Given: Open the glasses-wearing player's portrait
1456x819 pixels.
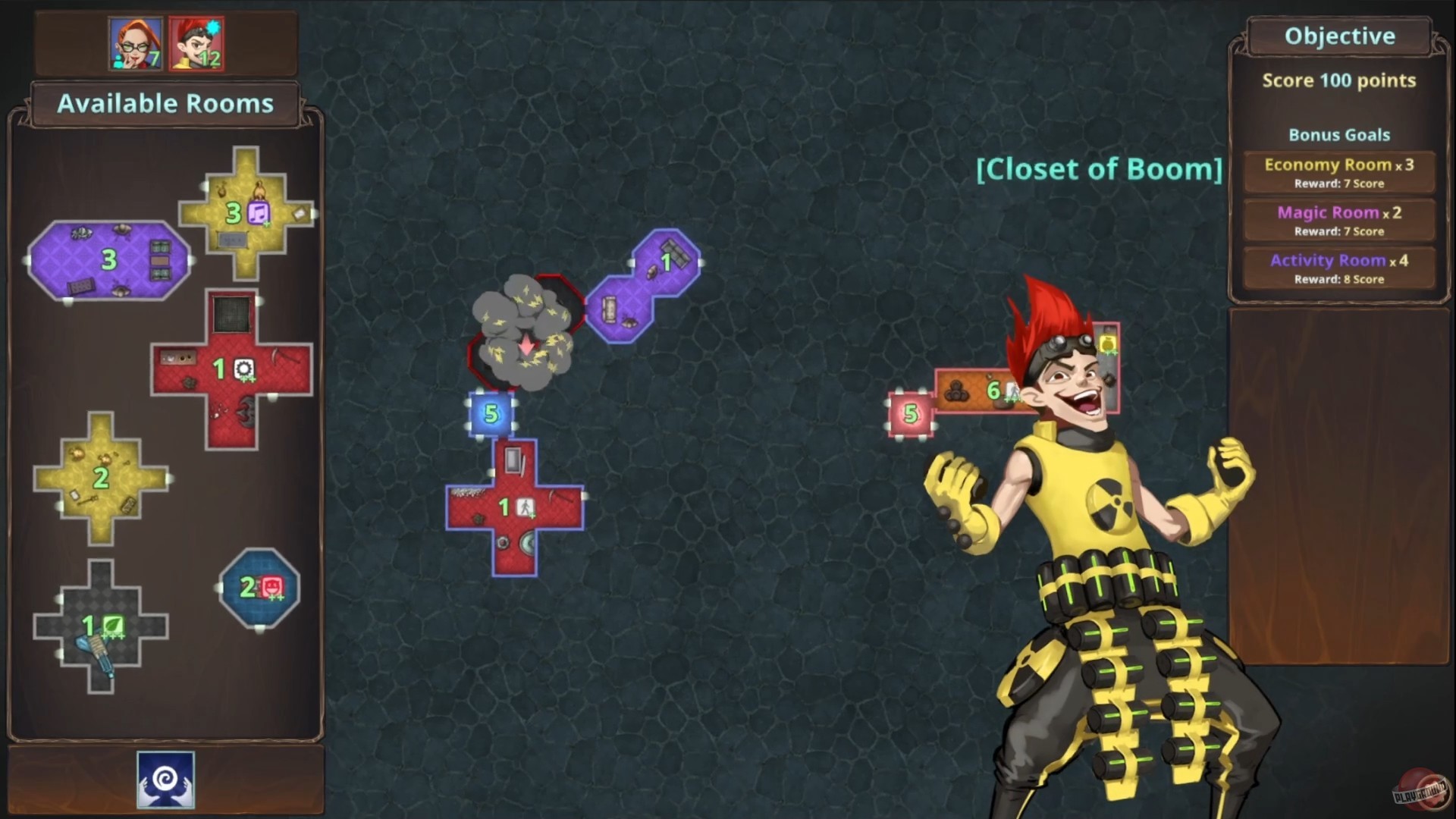Looking at the screenshot, I should pyautogui.click(x=133, y=44).
